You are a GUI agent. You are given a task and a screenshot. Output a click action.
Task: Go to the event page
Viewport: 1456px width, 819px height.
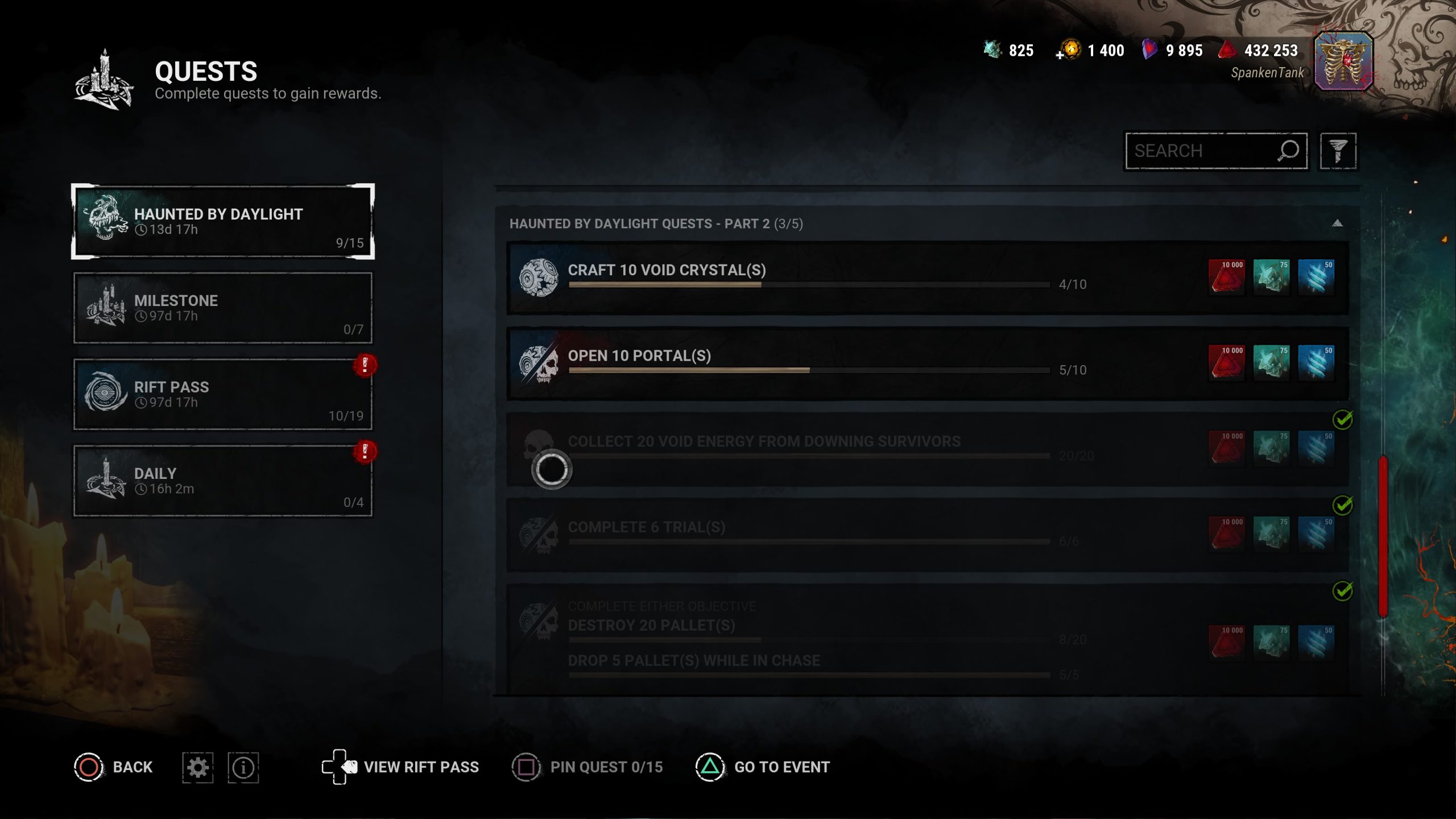pyautogui.click(x=762, y=767)
